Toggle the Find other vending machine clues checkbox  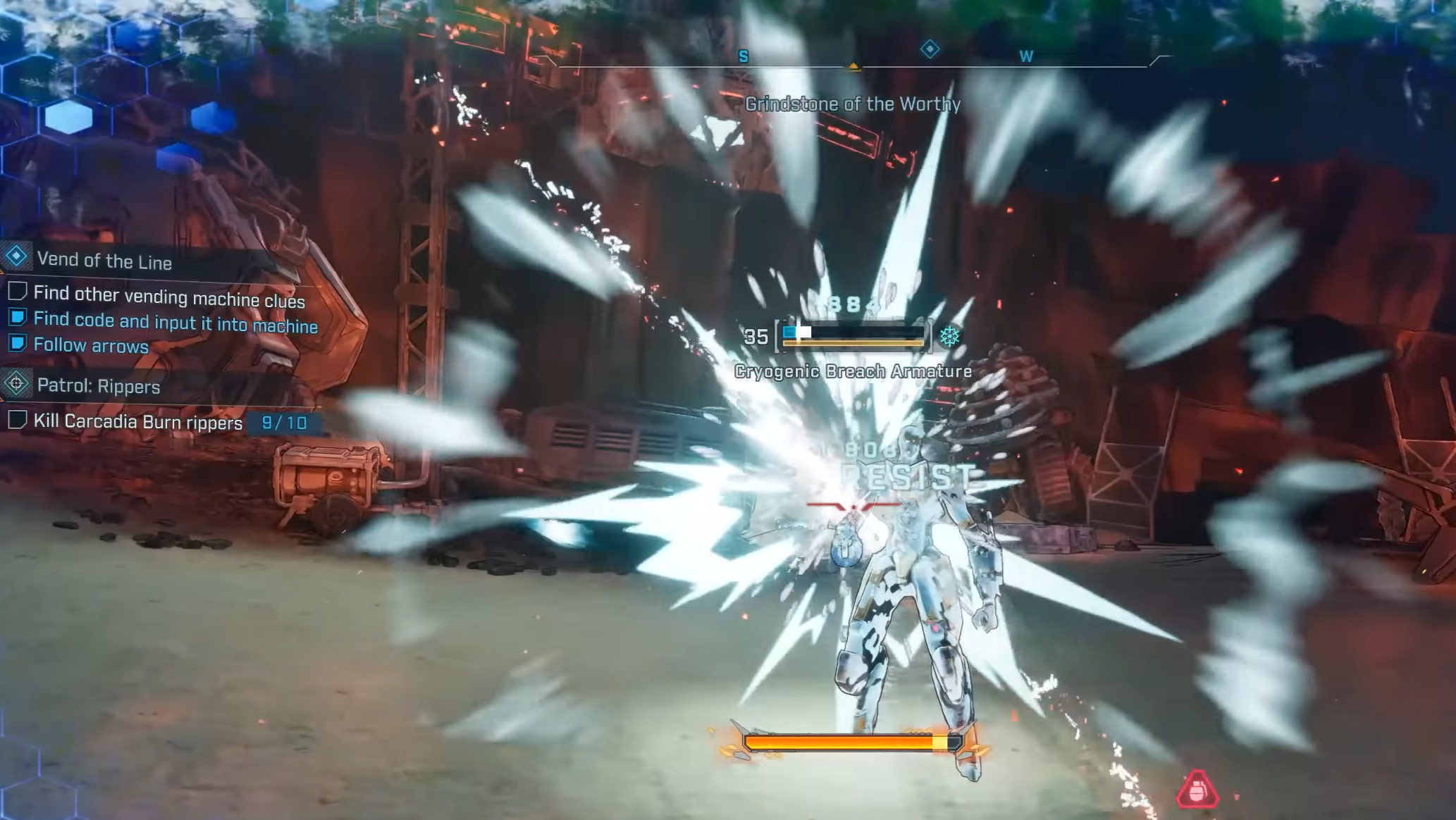pyautogui.click(x=18, y=292)
